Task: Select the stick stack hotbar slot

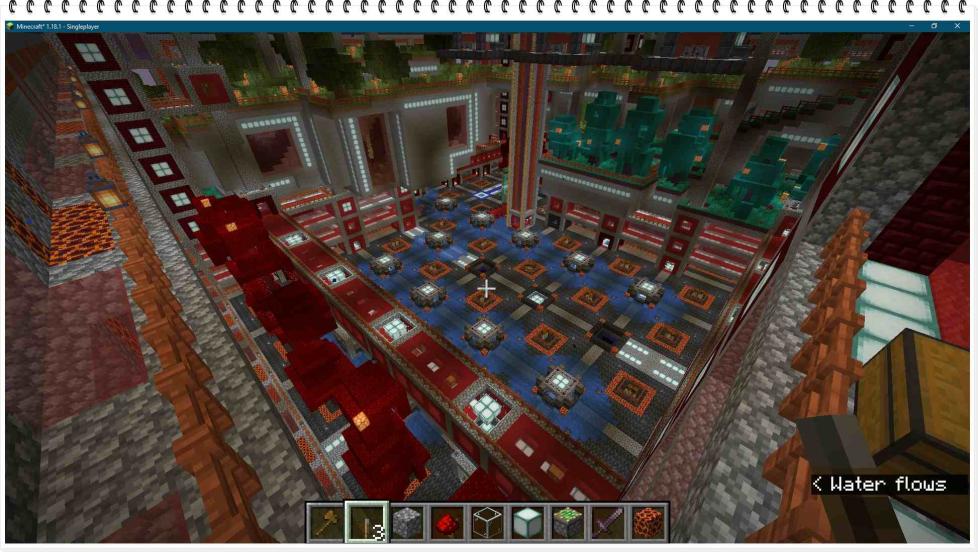Action: point(366,521)
